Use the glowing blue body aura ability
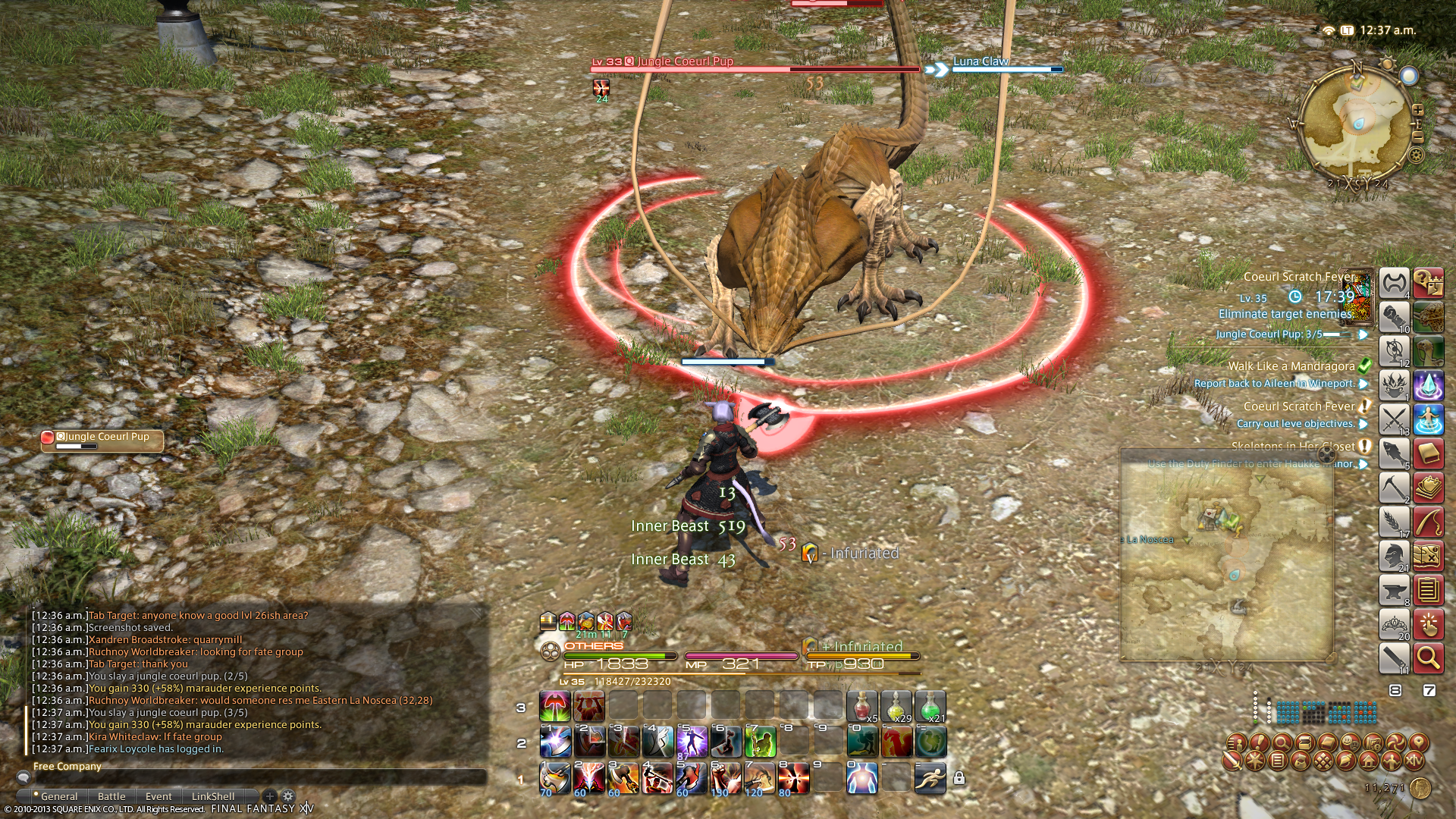The image size is (1456, 819). 862,778
